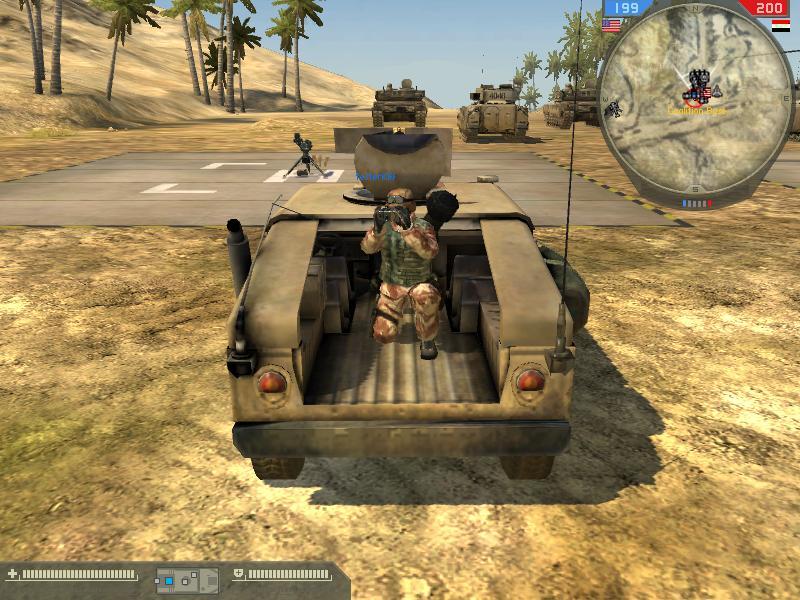Select the vehicle seat layout diagram
Image resolution: width=800 pixels, height=600 pixels.
(x=186, y=579)
